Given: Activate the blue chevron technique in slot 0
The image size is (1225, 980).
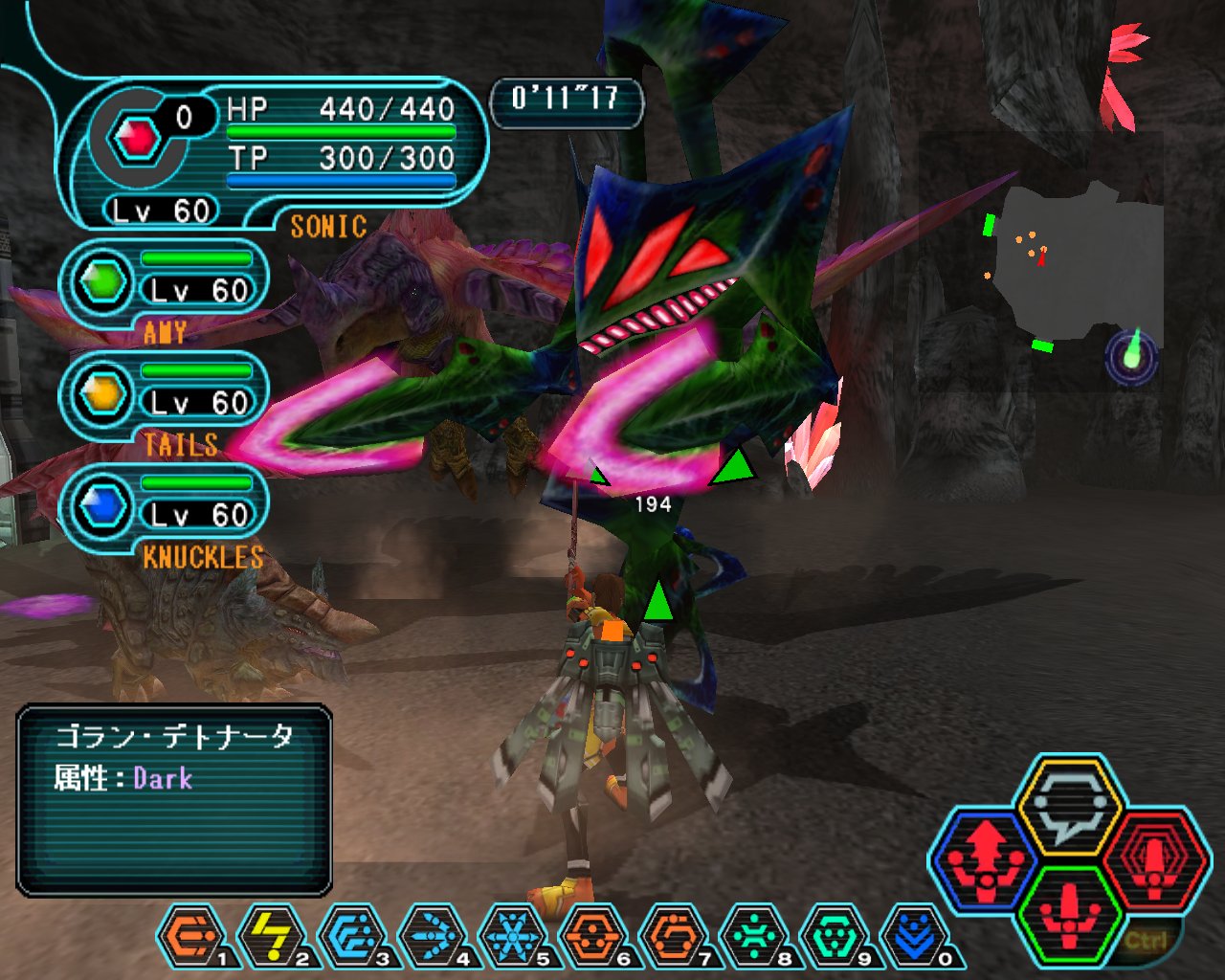Looking at the screenshot, I should pos(913,936).
